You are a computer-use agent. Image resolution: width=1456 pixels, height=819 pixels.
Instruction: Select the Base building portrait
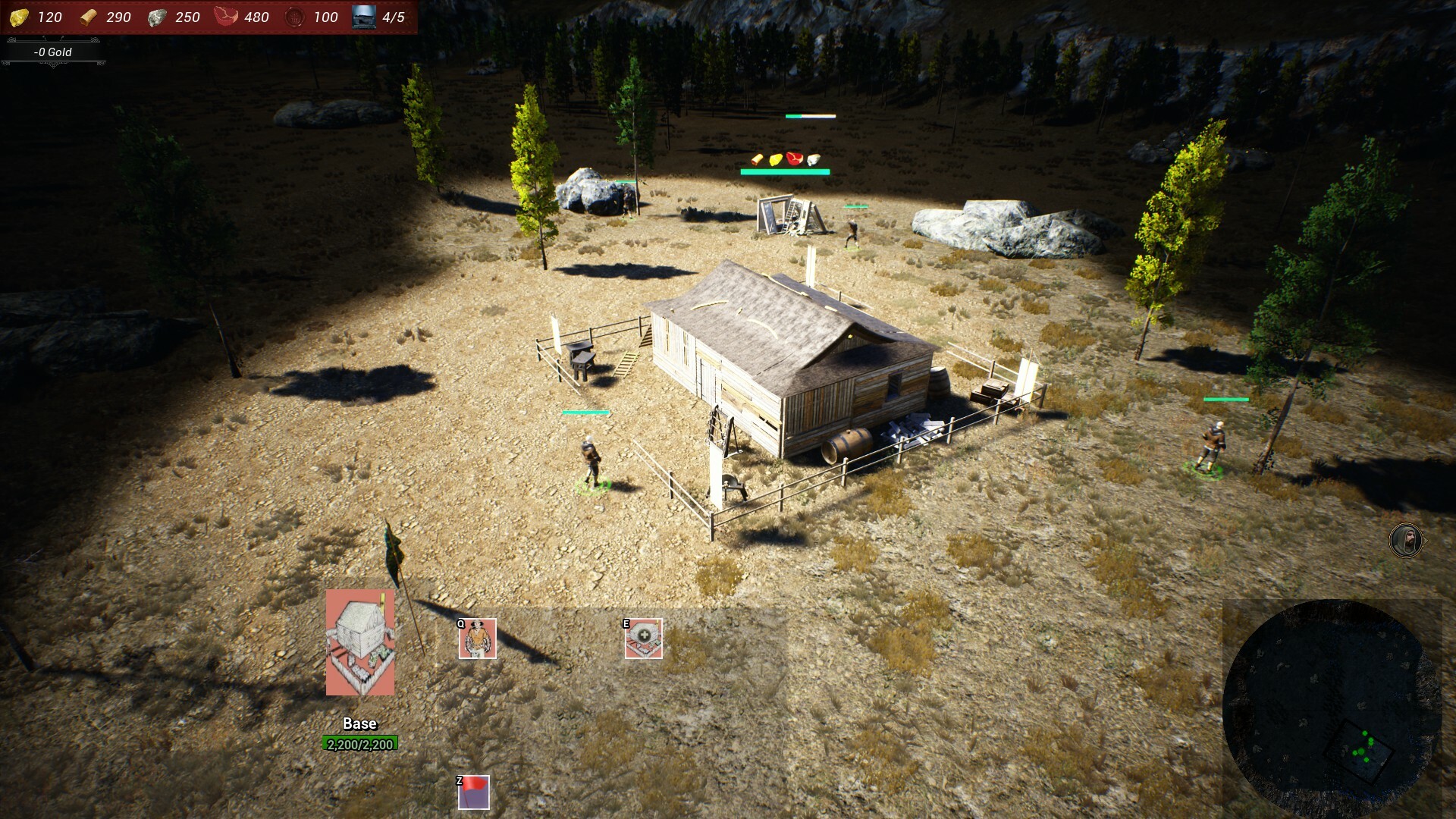click(360, 642)
